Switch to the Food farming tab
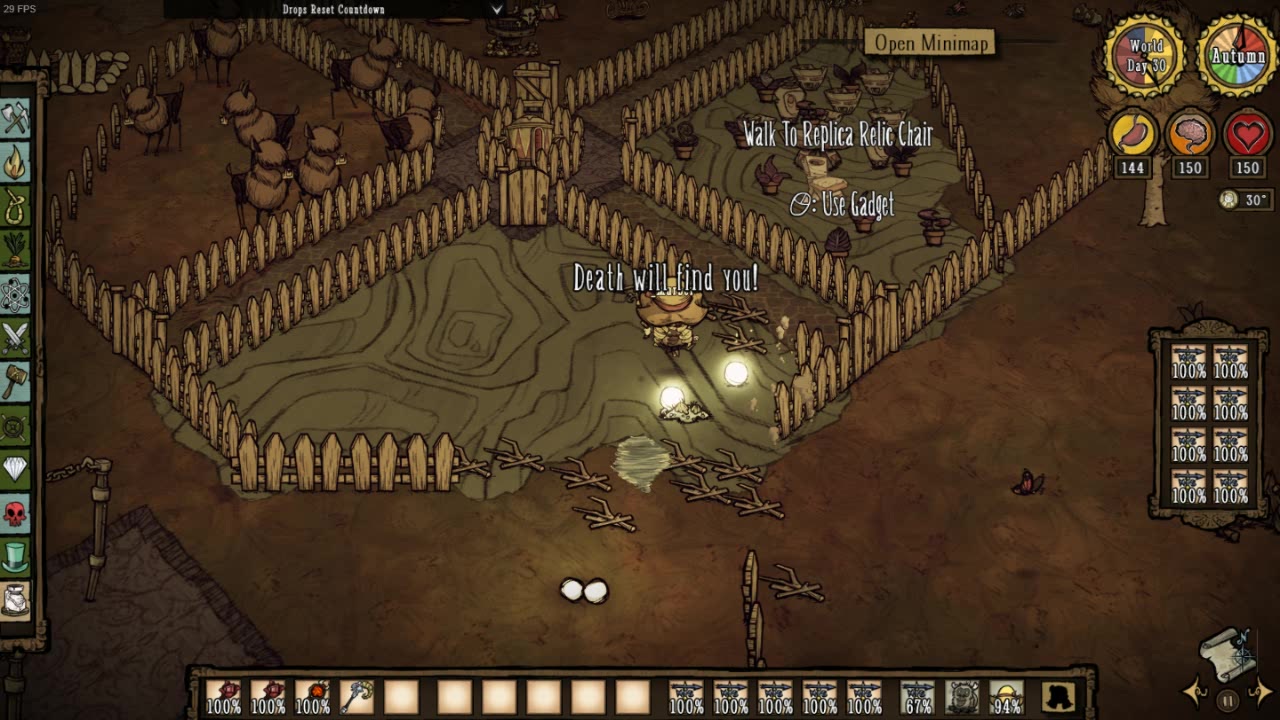The height and width of the screenshot is (720, 1280). [15, 251]
